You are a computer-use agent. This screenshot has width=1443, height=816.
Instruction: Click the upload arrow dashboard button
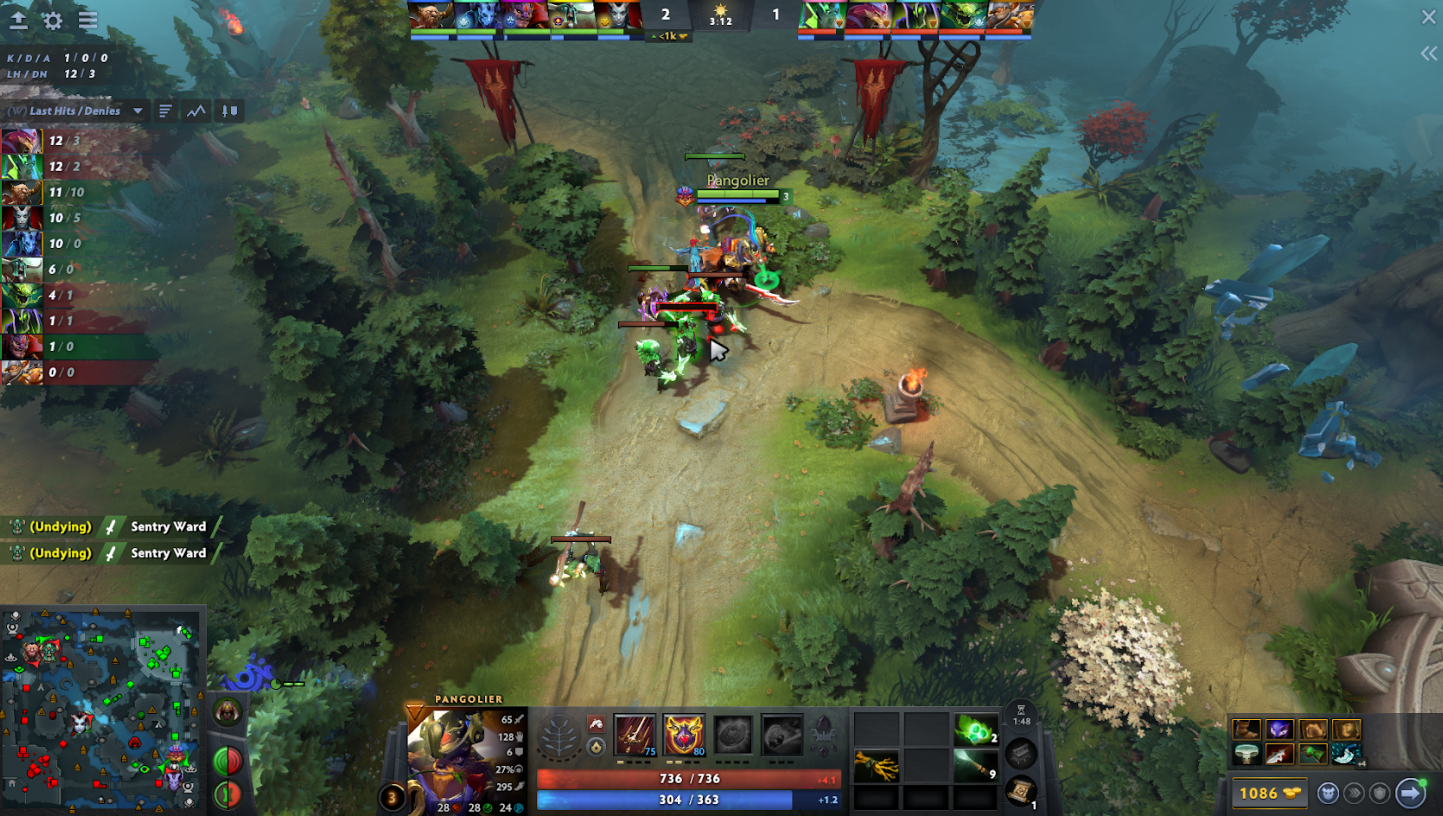point(18,20)
